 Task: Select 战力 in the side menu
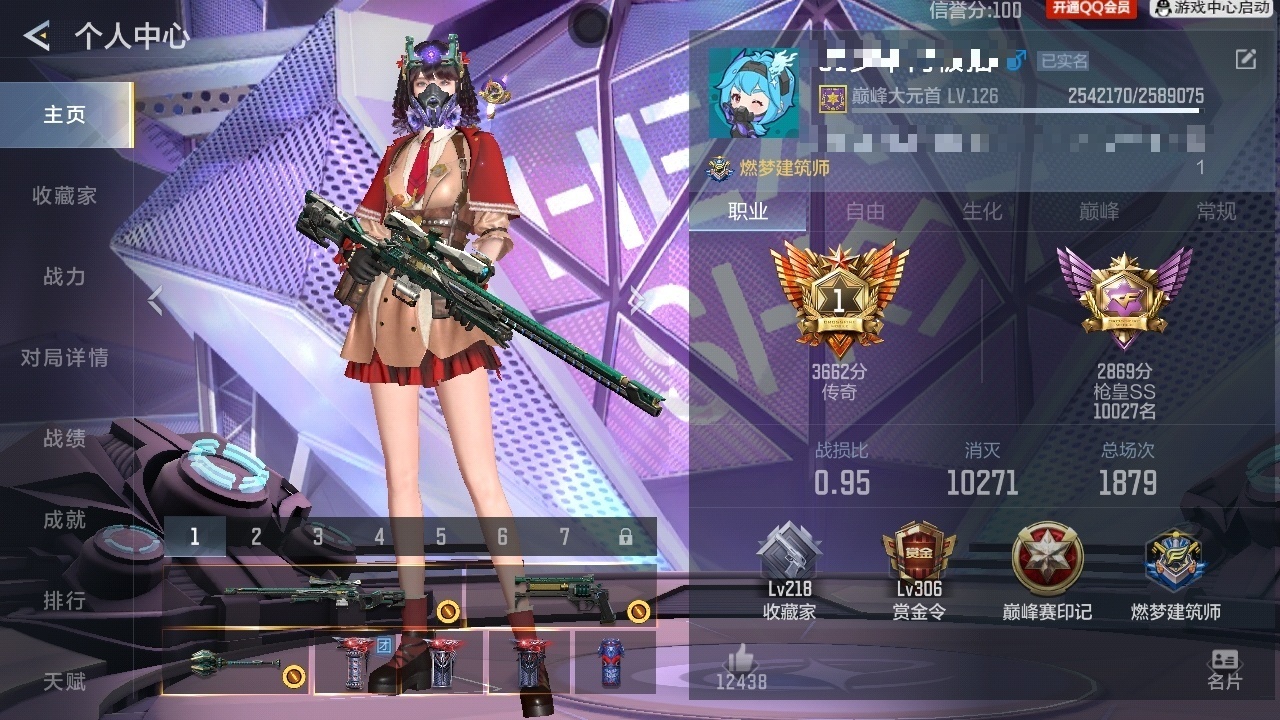click(x=65, y=277)
